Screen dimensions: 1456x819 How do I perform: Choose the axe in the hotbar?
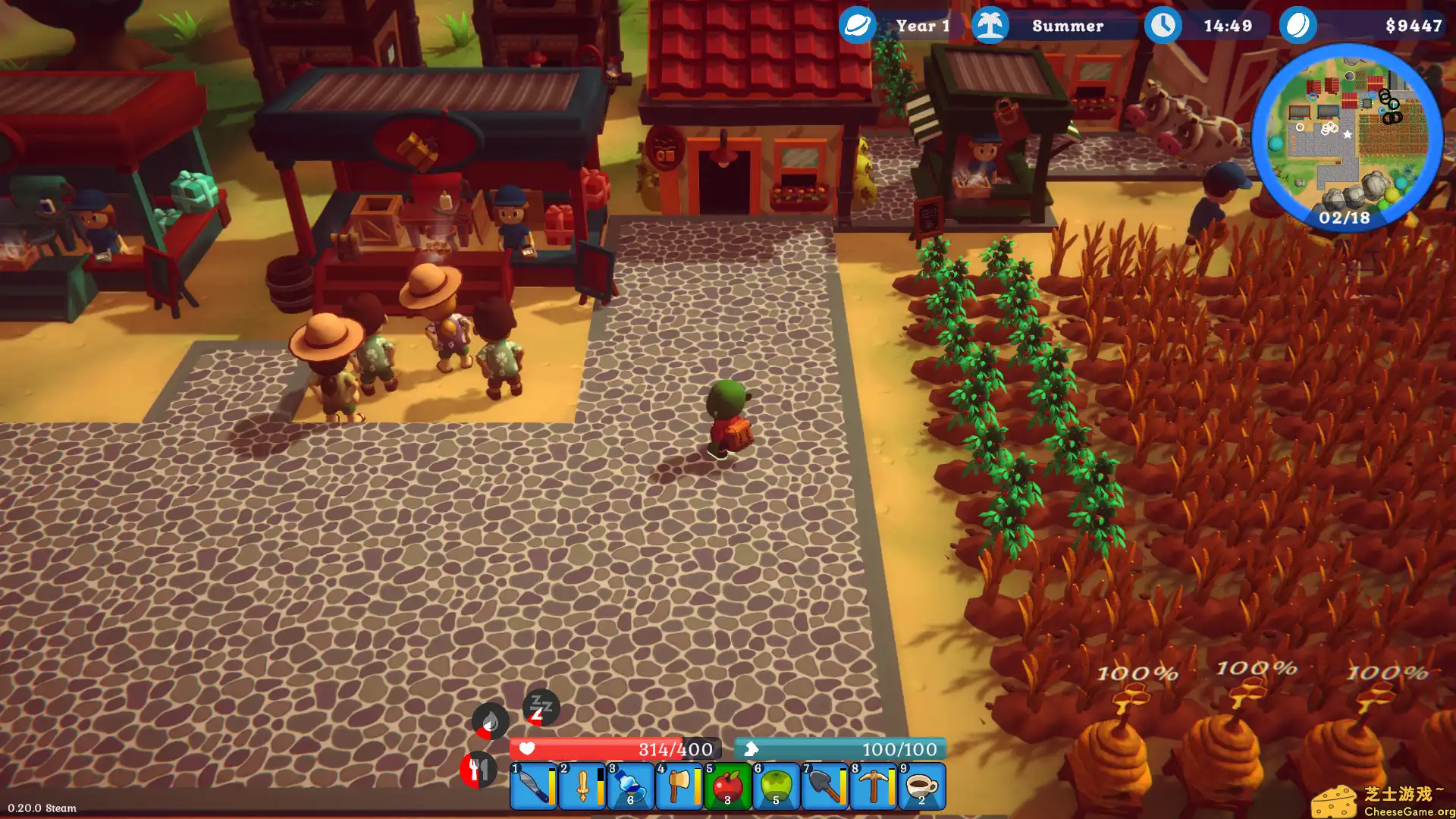[x=679, y=786]
